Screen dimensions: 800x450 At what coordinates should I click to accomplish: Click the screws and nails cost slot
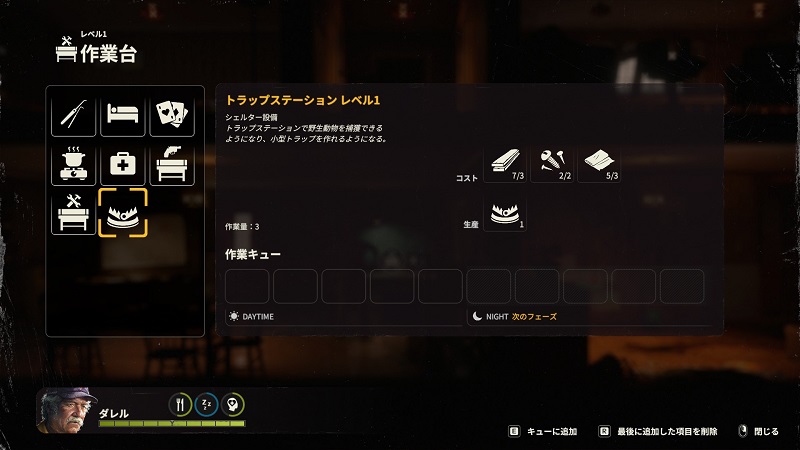[x=553, y=164]
